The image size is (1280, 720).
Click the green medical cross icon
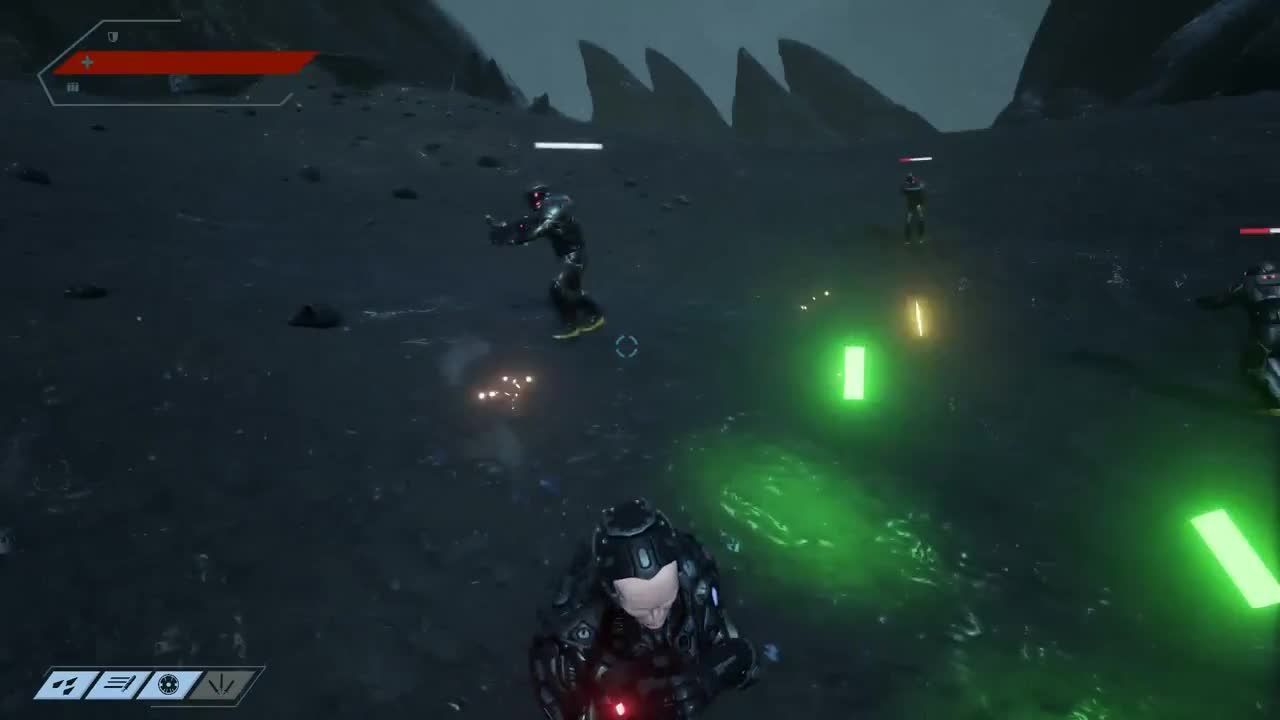click(88, 62)
